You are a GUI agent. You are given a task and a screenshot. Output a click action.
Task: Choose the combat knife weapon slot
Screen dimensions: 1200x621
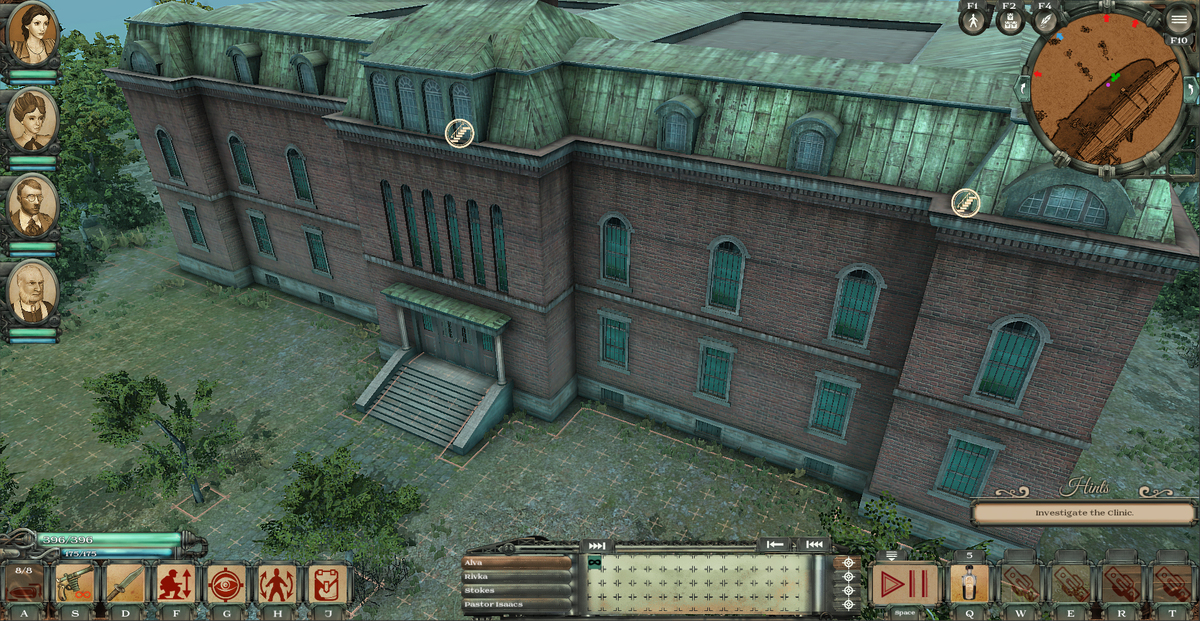[x=125, y=583]
